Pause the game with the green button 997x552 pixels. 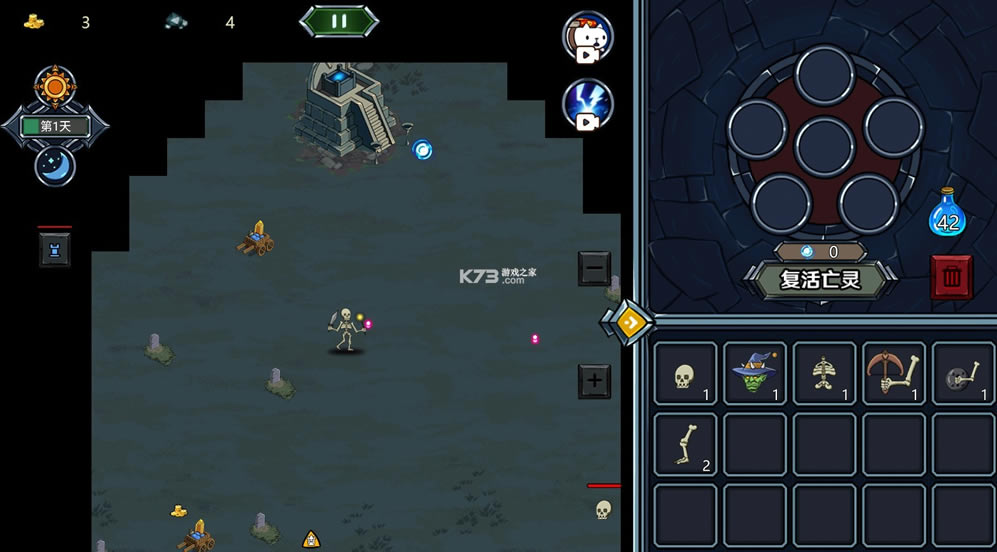pyautogui.click(x=339, y=21)
